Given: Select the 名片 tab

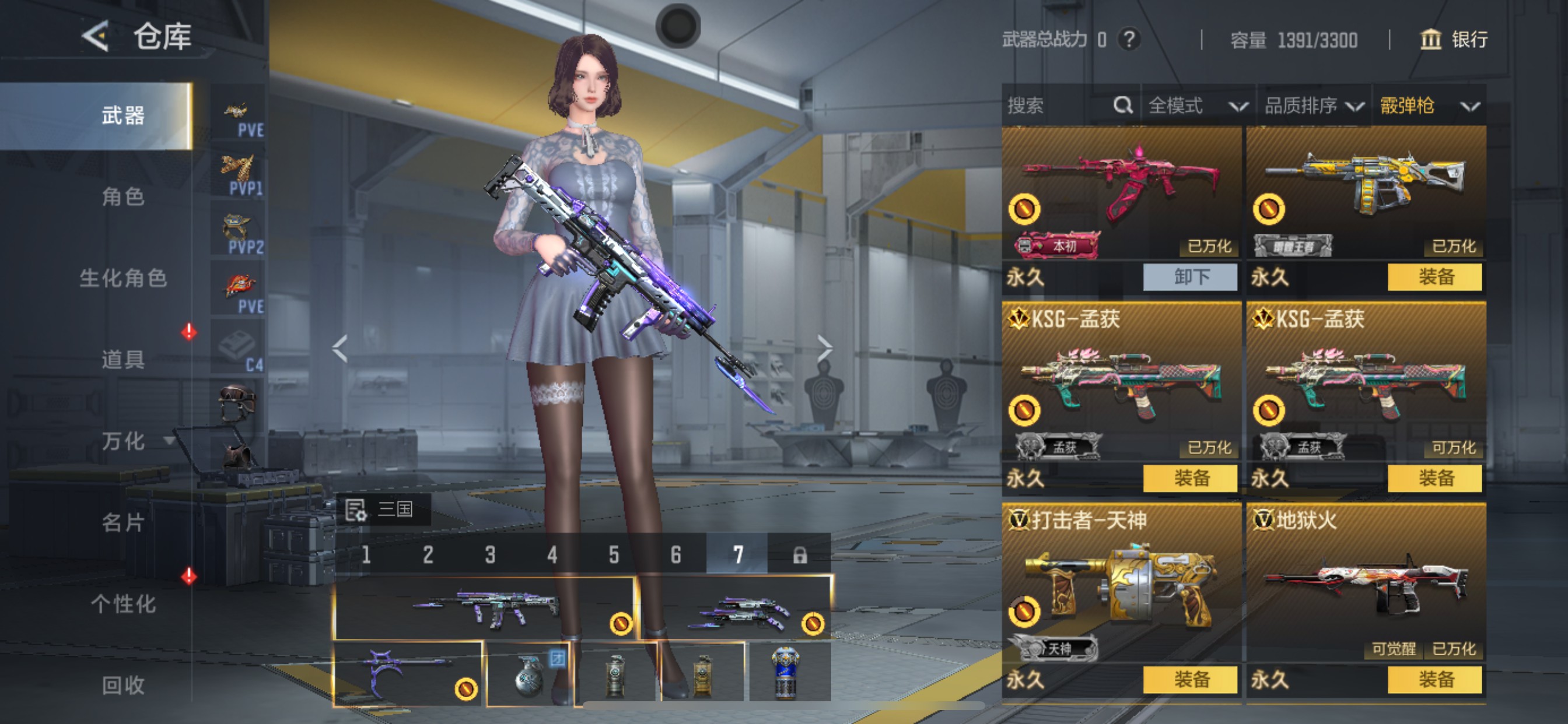Looking at the screenshot, I should point(123,523).
